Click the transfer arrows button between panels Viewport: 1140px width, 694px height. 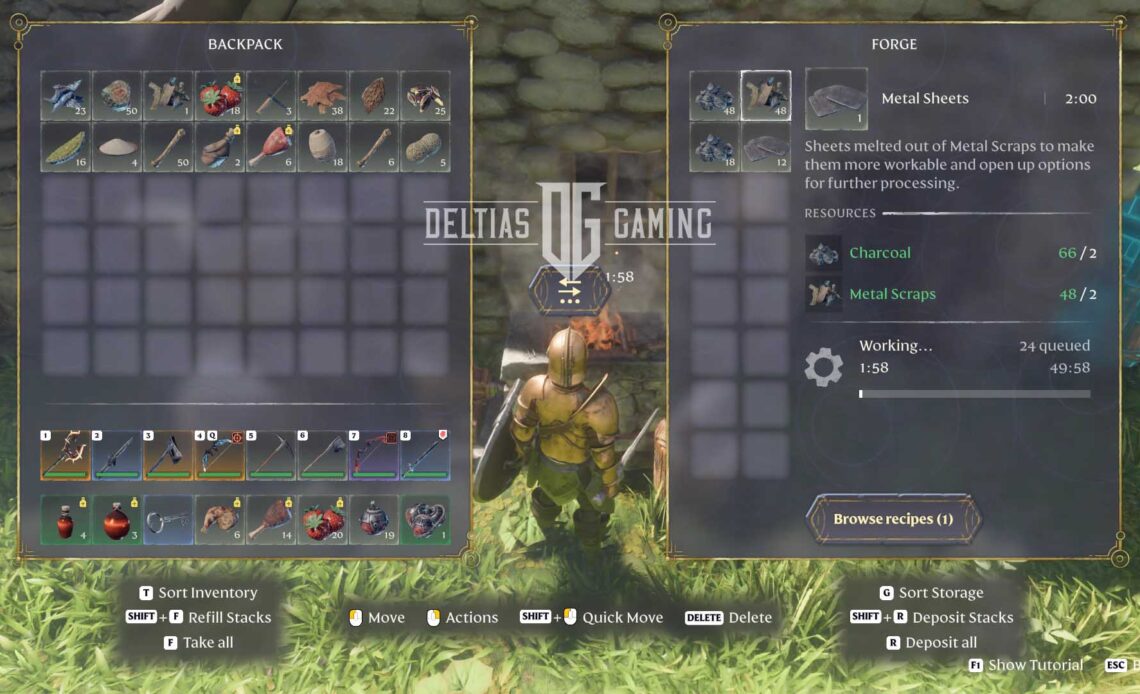(569, 291)
